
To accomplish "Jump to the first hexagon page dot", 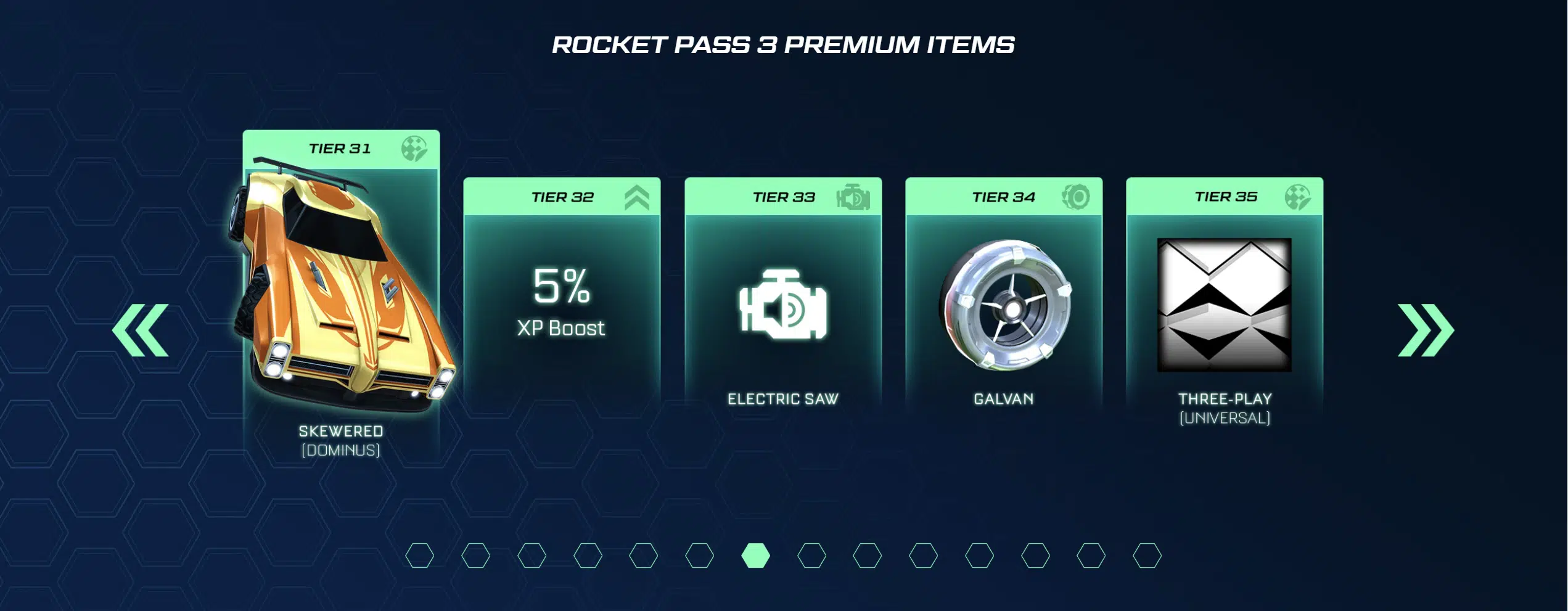I will click(x=420, y=556).
